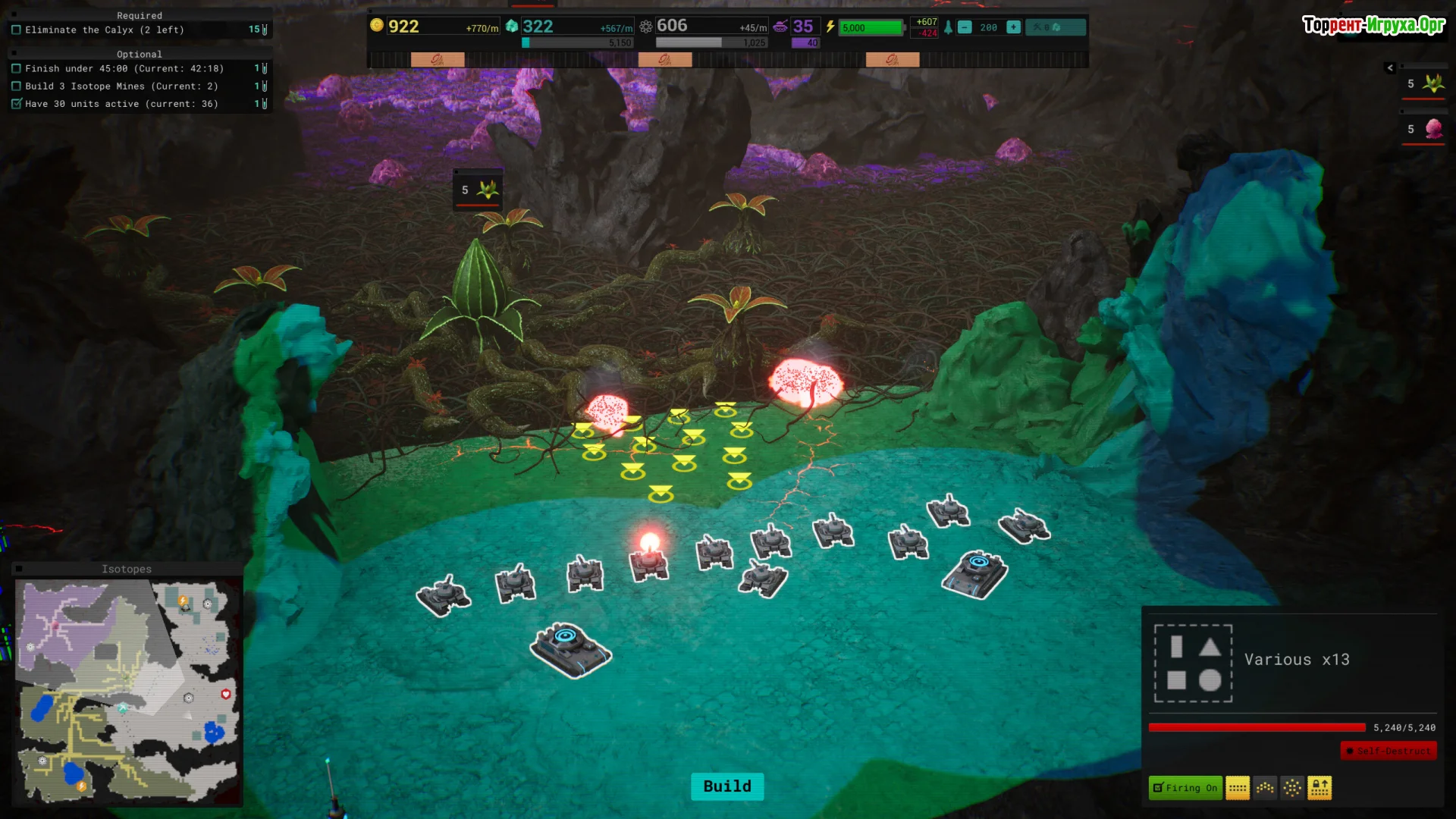Click the Isotopes minimap
This screenshot has width=1456, height=819.
pos(127,690)
